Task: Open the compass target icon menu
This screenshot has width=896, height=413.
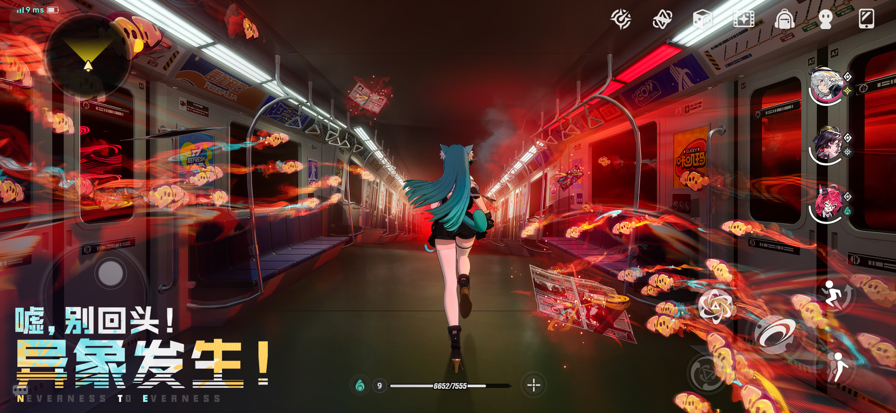Action: [621, 19]
